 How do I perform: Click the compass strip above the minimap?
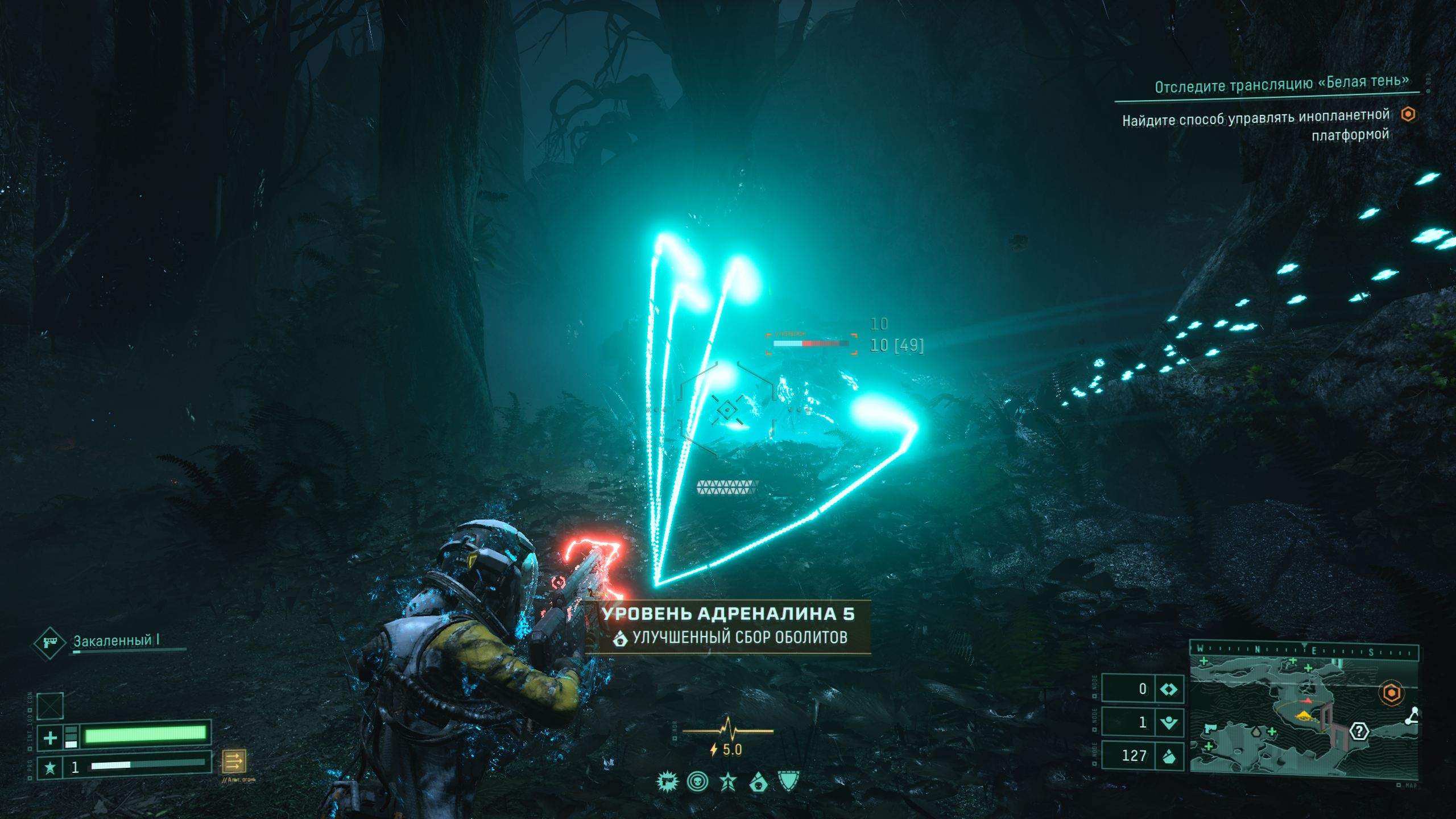coord(1302,651)
